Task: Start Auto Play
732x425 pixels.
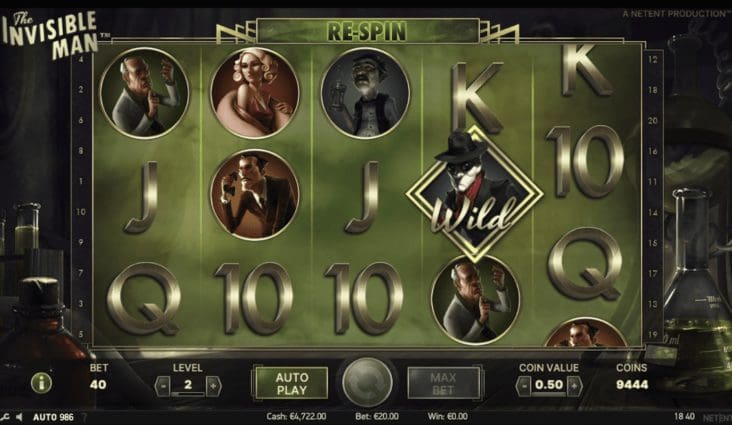Action: click(289, 383)
